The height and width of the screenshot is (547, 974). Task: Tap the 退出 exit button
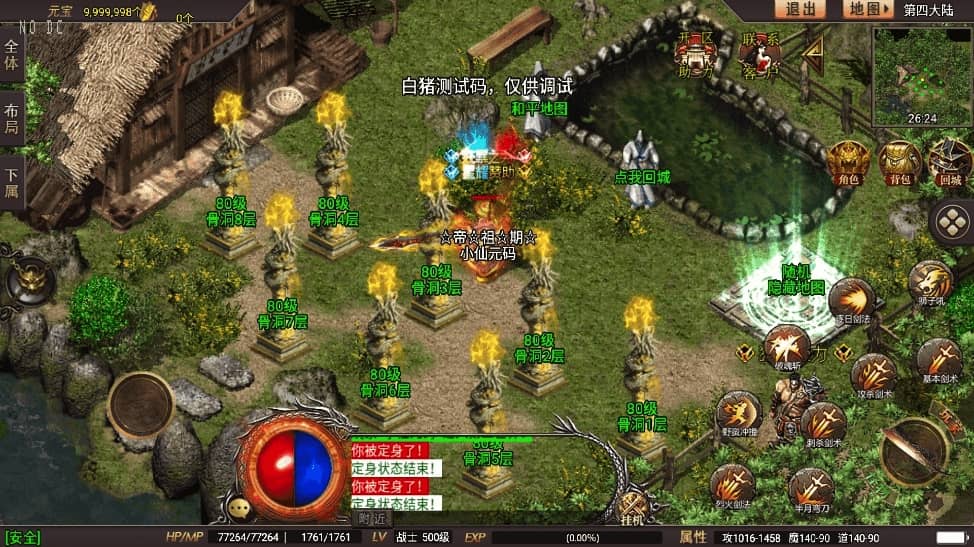(800, 9)
